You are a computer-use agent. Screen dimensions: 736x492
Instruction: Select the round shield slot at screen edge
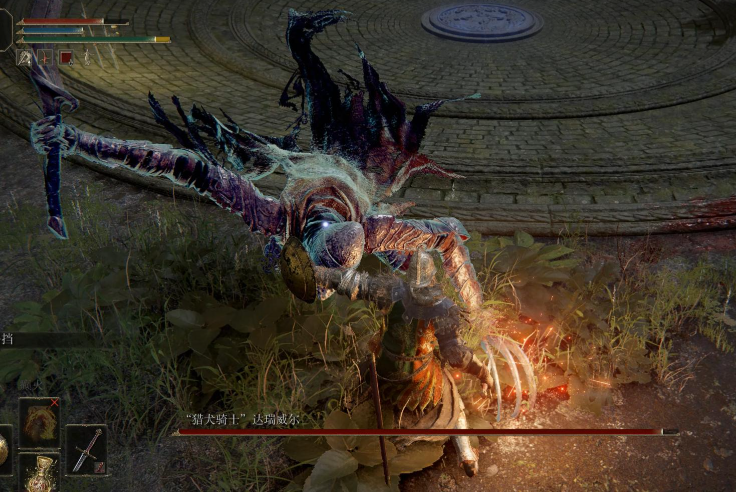coord(4,449)
